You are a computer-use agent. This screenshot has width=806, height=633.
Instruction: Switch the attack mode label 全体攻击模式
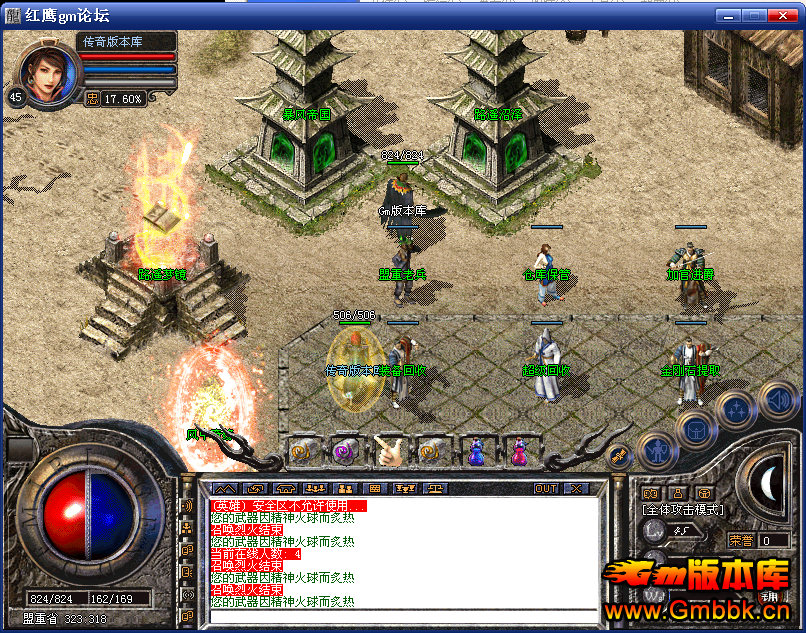(x=683, y=510)
